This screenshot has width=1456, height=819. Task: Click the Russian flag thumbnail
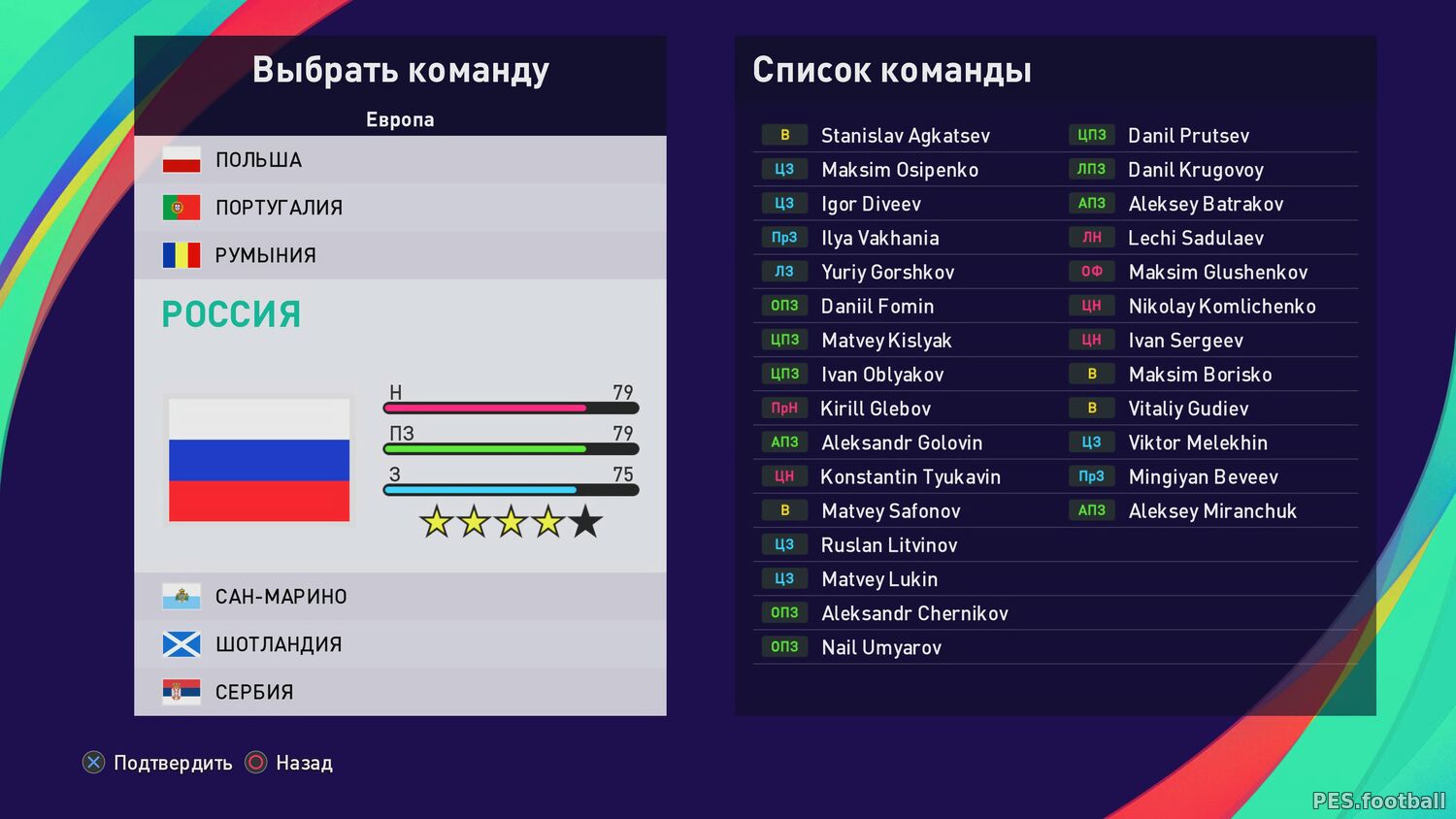pos(259,460)
